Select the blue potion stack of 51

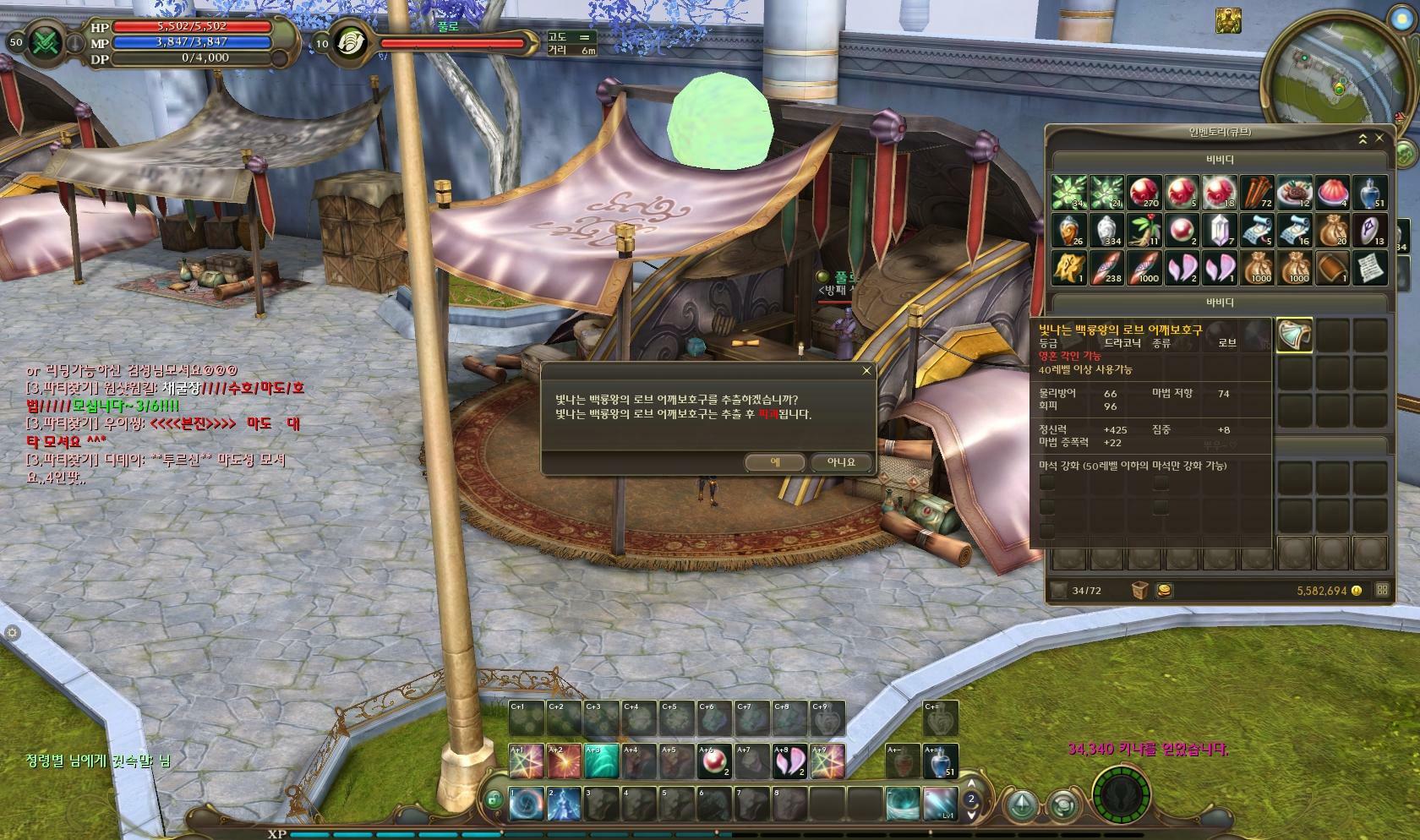1370,193
